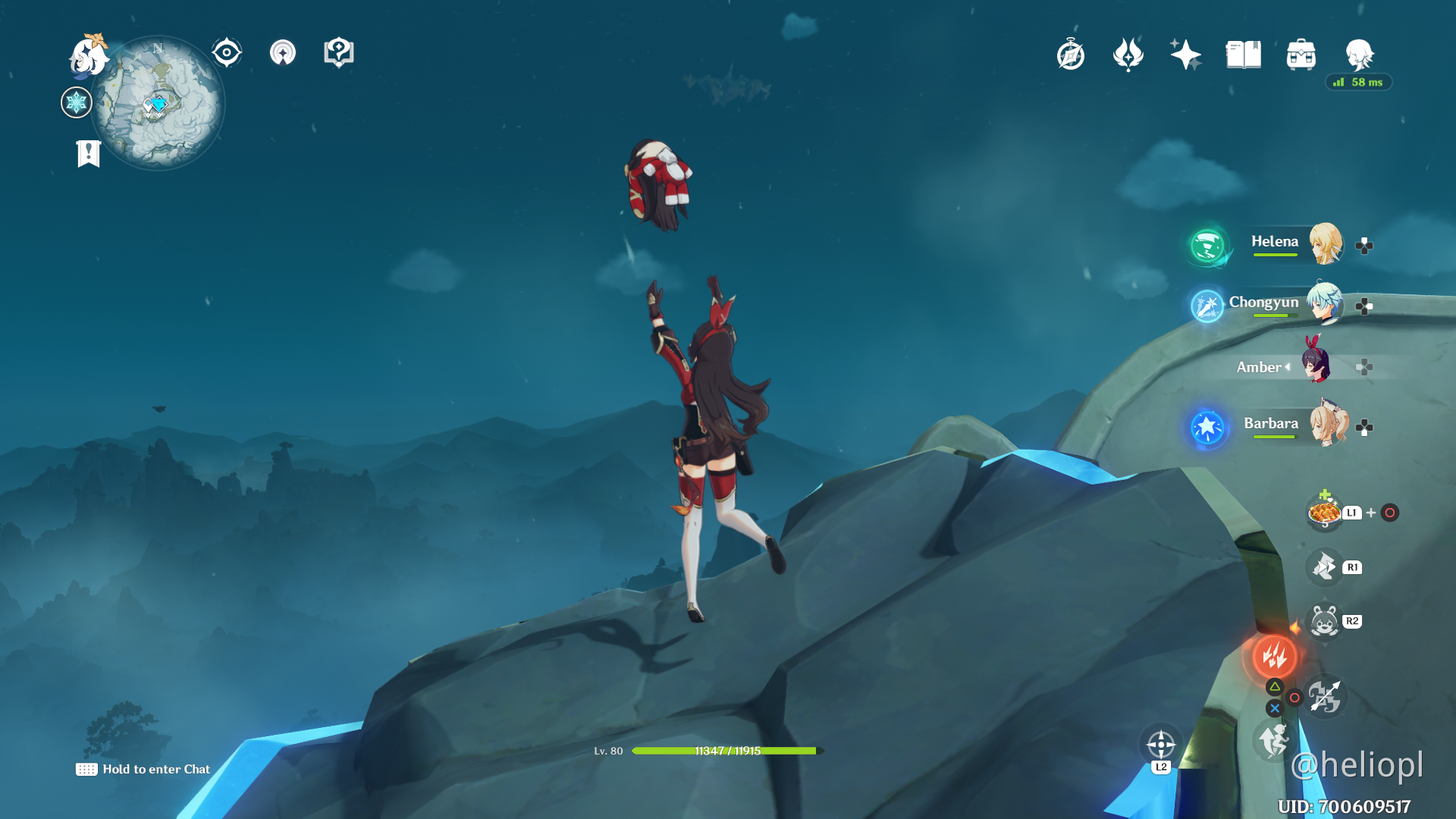Open the tutorial question-mark icon
The image size is (1456, 819).
click(339, 53)
